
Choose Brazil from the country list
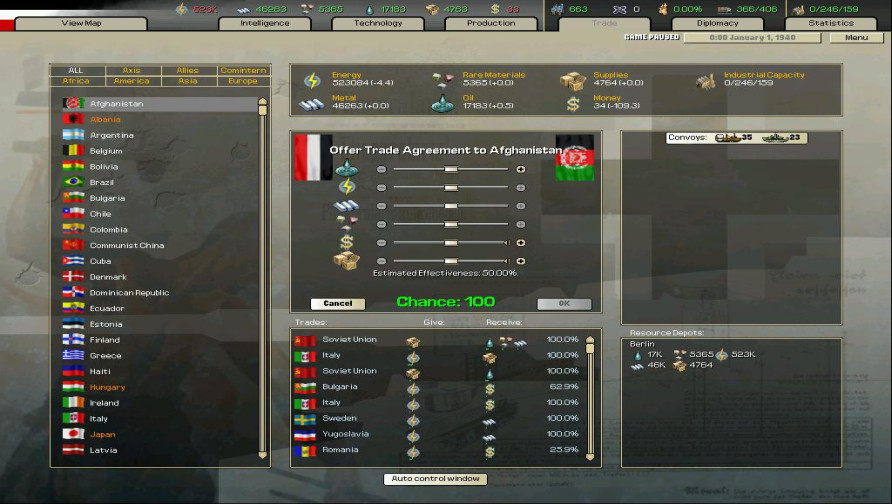tap(102, 182)
